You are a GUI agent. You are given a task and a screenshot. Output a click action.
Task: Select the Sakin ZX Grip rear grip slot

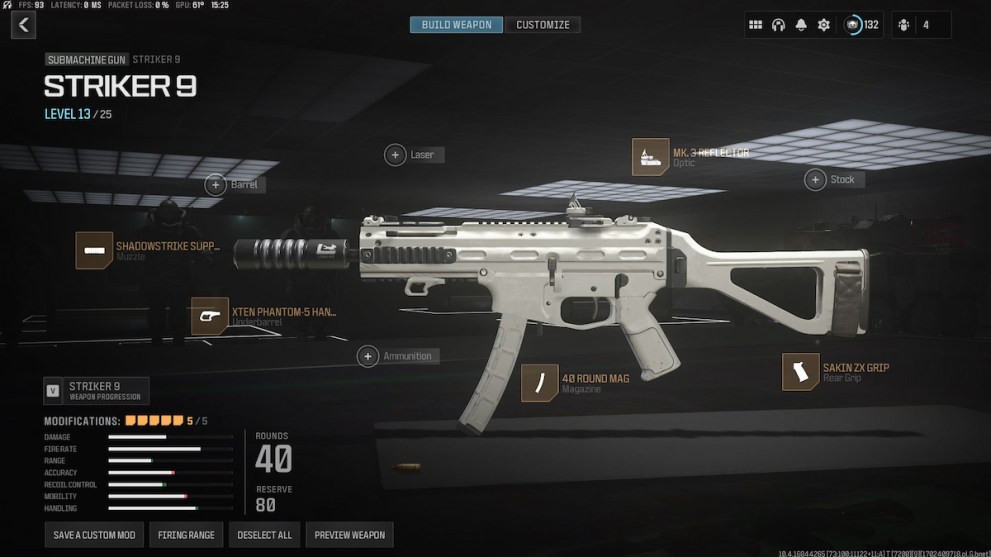[x=800, y=372]
